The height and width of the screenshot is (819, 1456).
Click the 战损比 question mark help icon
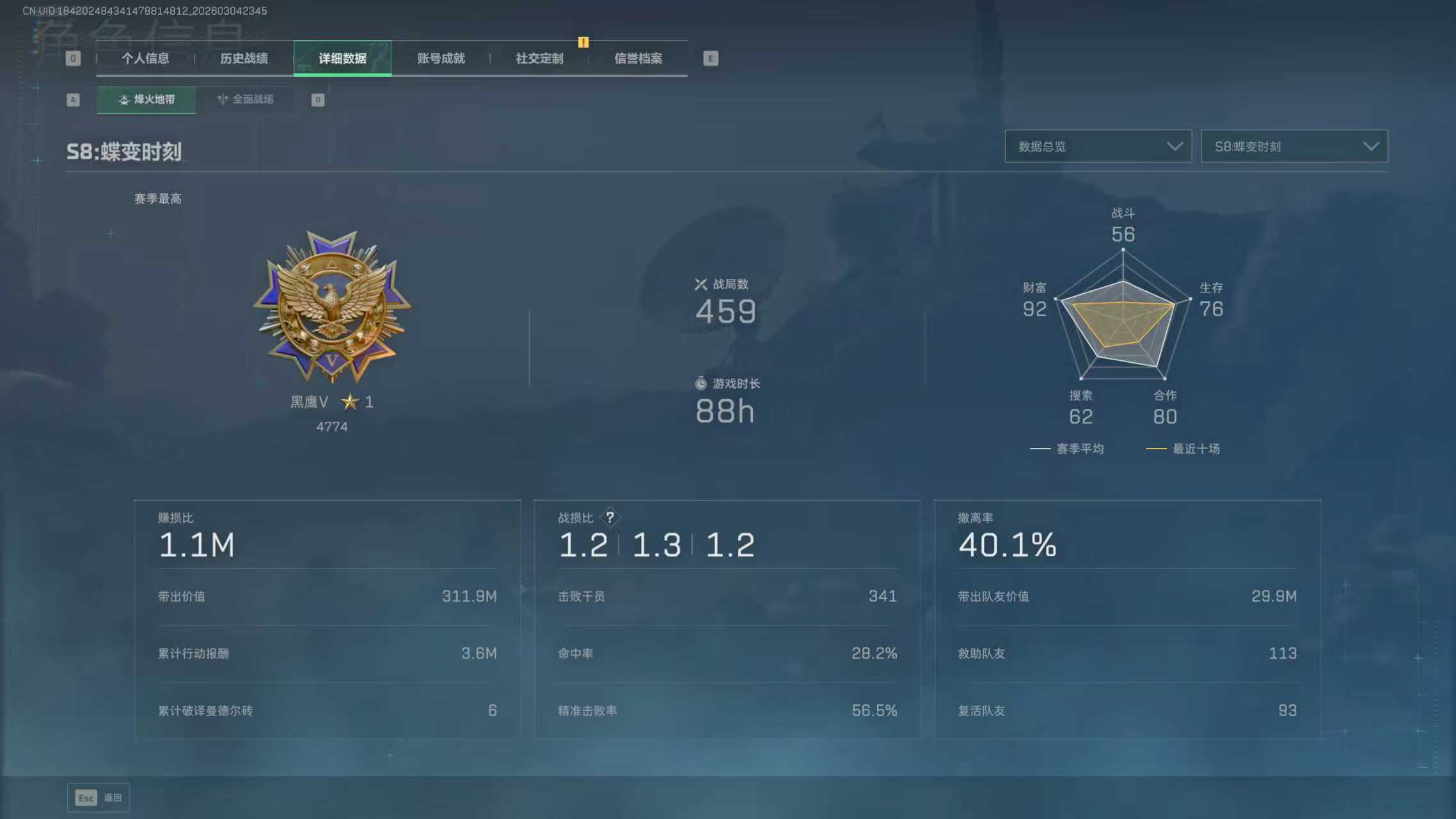pos(610,517)
